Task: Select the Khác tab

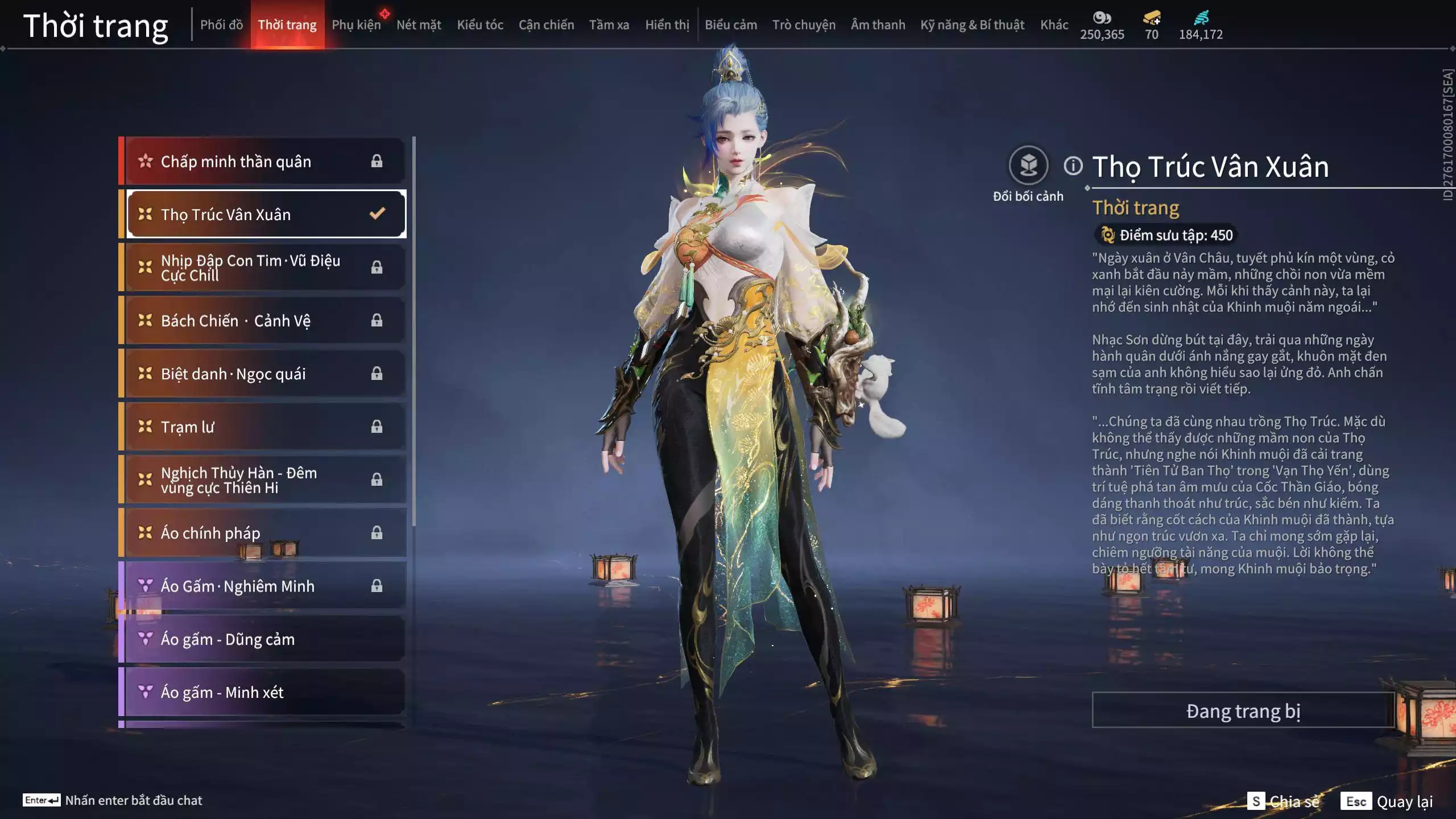Action: (x=1054, y=25)
